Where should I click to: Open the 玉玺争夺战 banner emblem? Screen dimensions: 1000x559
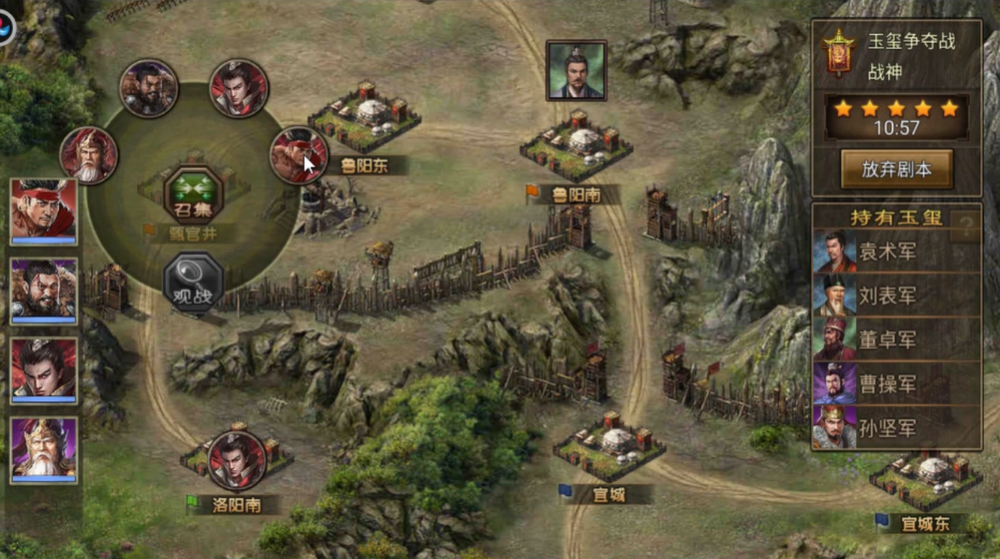coord(838,51)
